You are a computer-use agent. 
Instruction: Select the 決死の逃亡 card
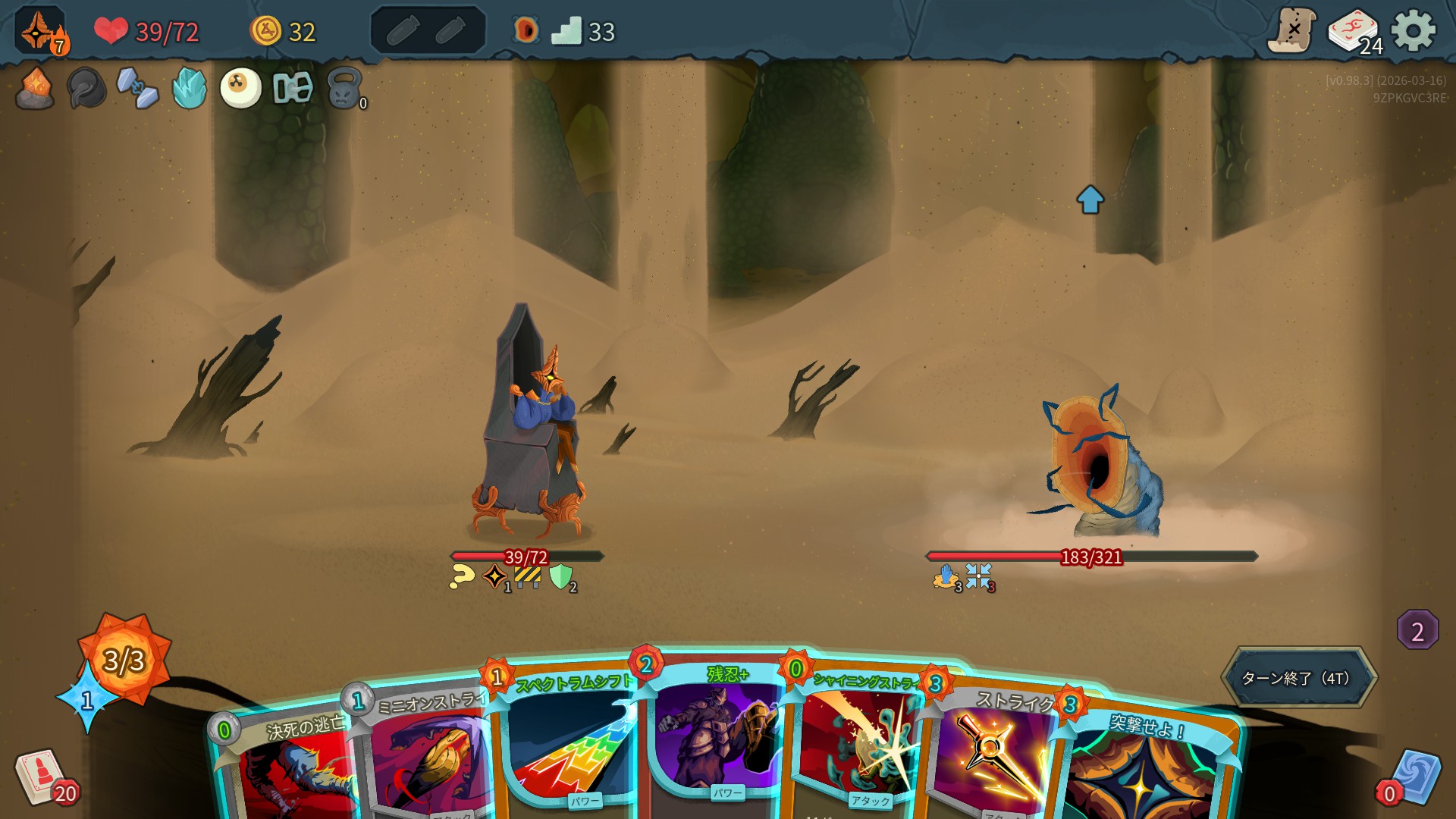[292, 766]
